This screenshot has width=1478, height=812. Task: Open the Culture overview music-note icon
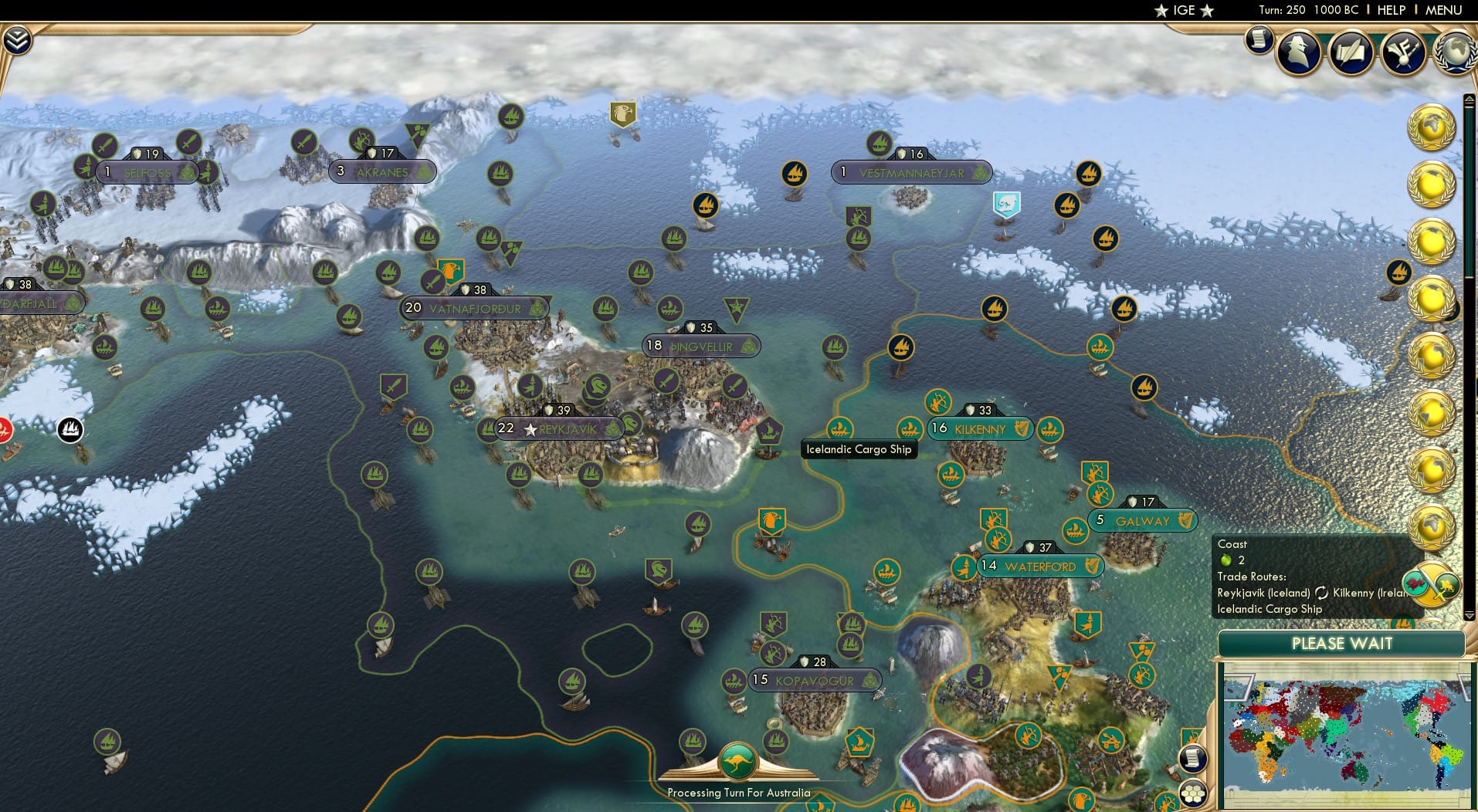(x=1402, y=52)
